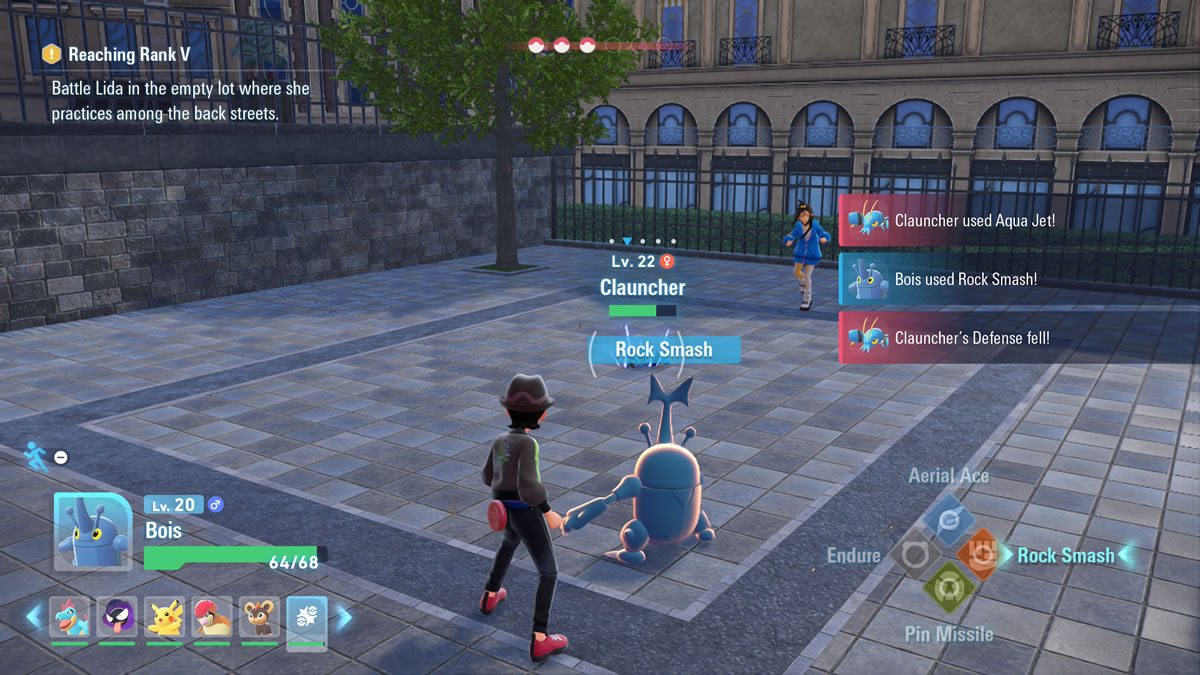Click the blue running figure icon
The height and width of the screenshot is (675, 1200).
point(35,455)
